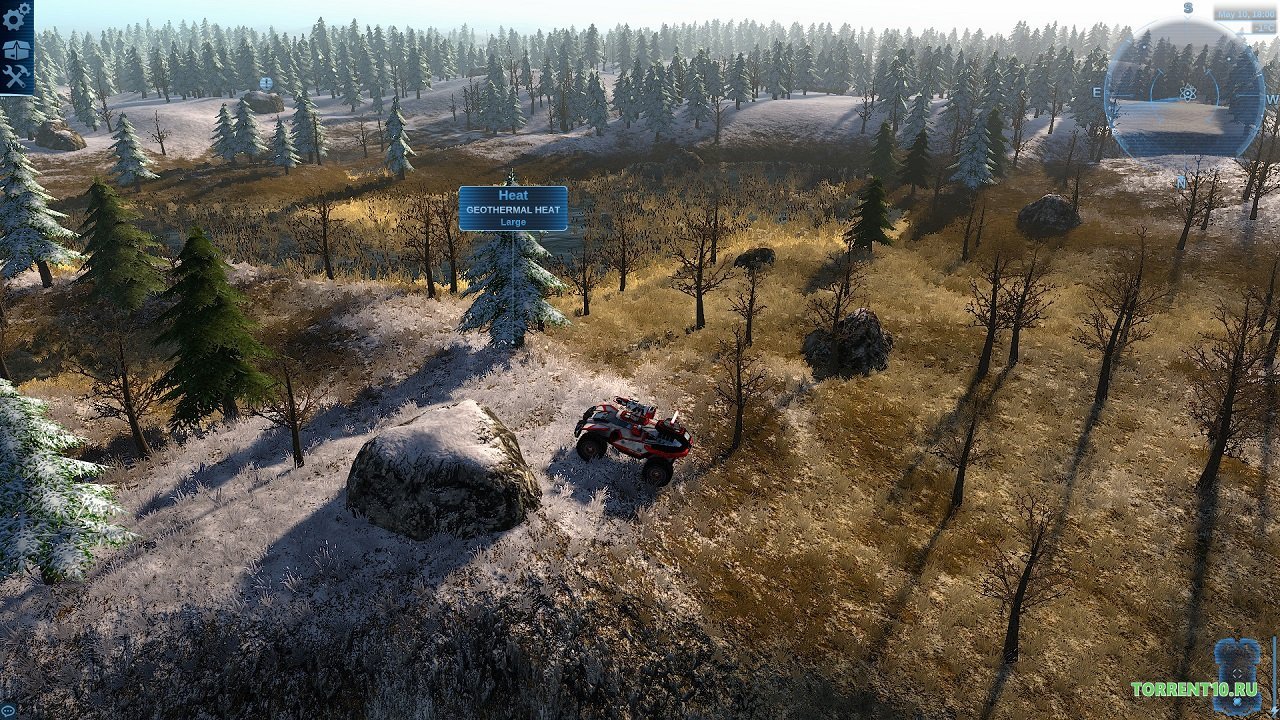Select the GEOTHERMAL HEAT resource marker
This screenshot has height=720, width=1280.
click(514, 207)
